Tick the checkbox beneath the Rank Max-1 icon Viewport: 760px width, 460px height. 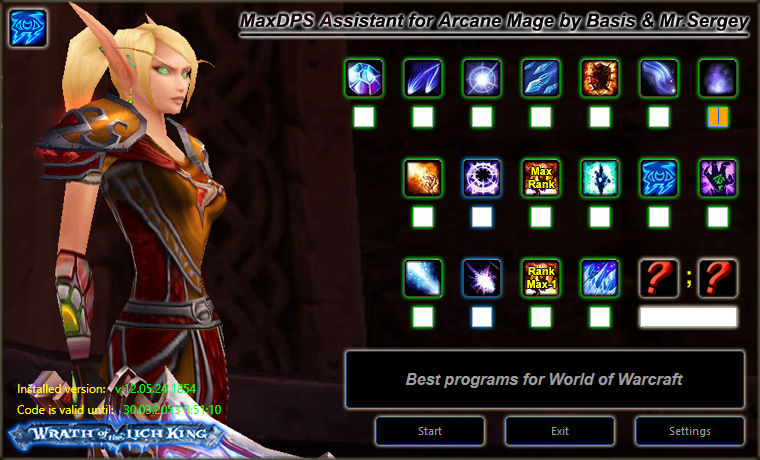(541, 317)
